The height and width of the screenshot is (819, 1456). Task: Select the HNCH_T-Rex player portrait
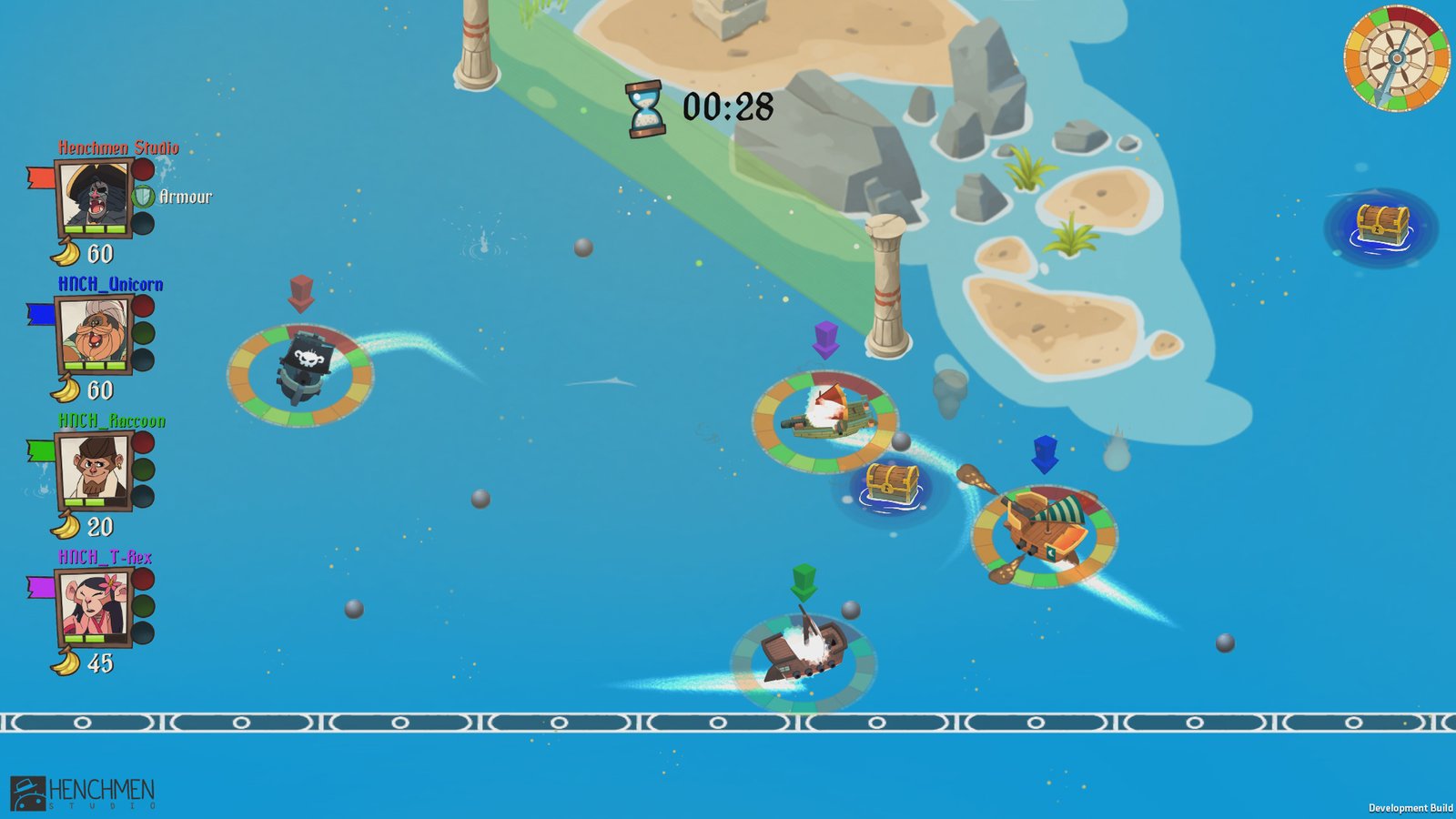[x=94, y=605]
